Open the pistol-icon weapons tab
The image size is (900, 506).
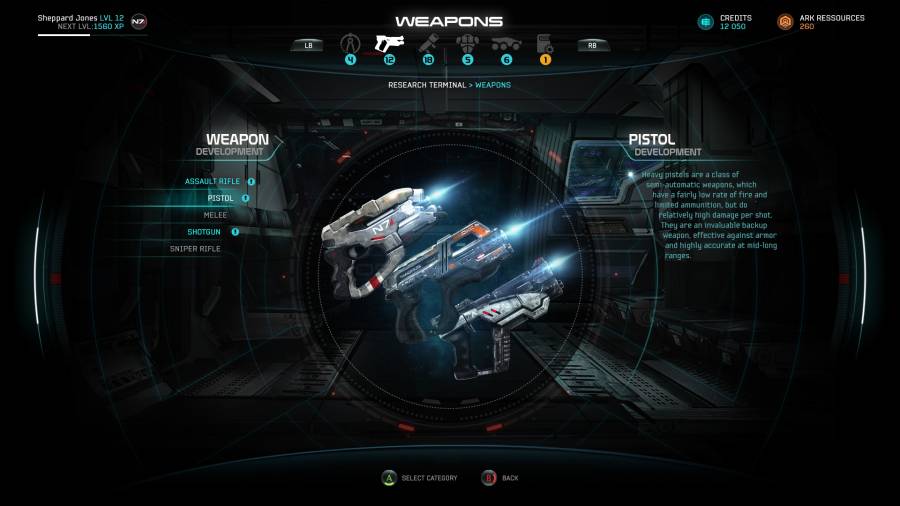coord(388,44)
